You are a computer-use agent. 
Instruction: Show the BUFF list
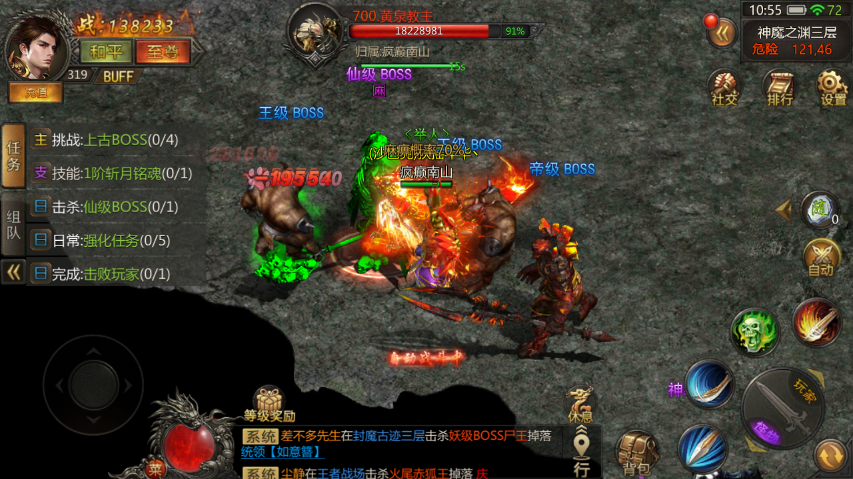pyautogui.click(x=118, y=76)
